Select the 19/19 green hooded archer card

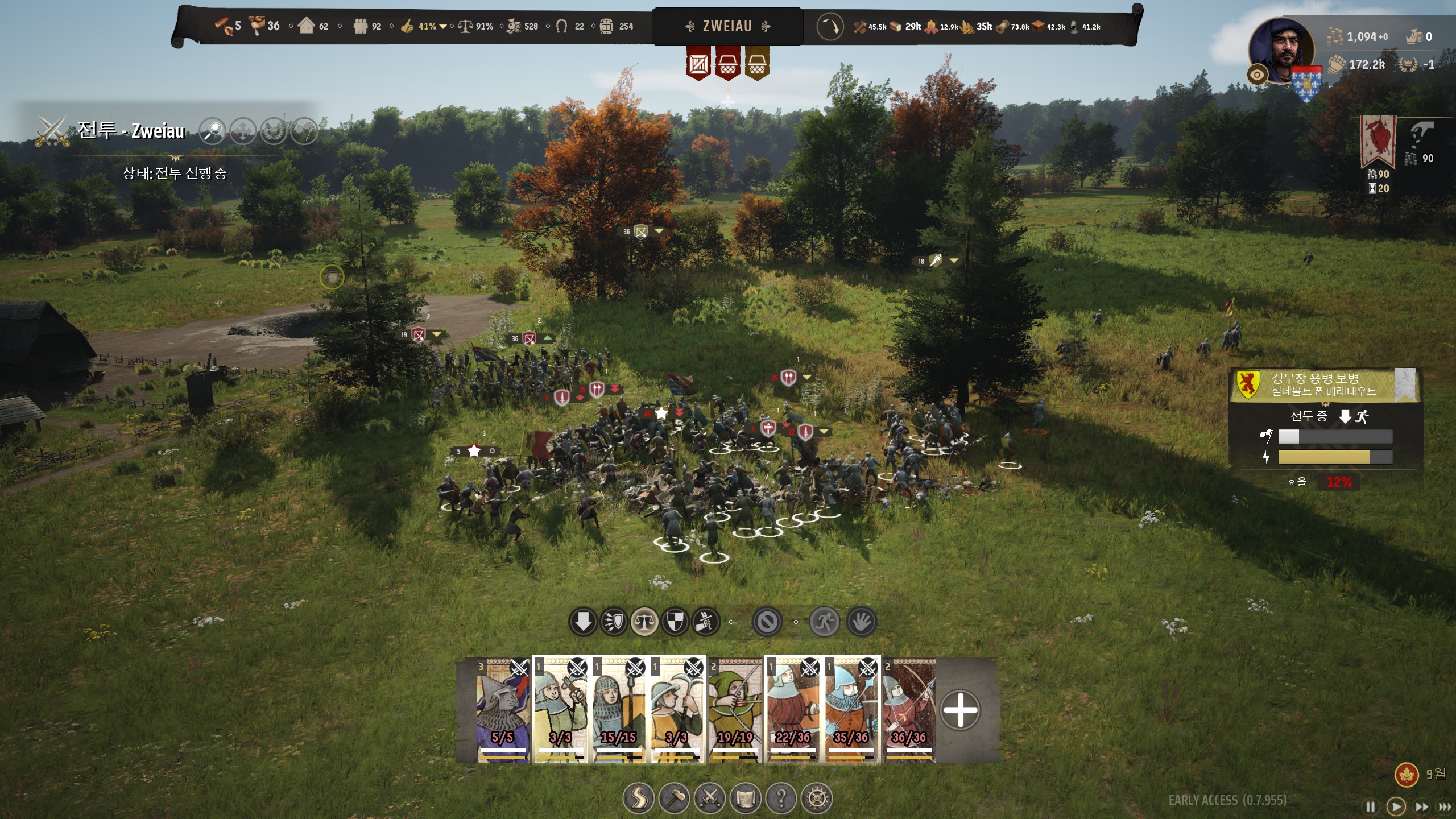pos(734,710)
